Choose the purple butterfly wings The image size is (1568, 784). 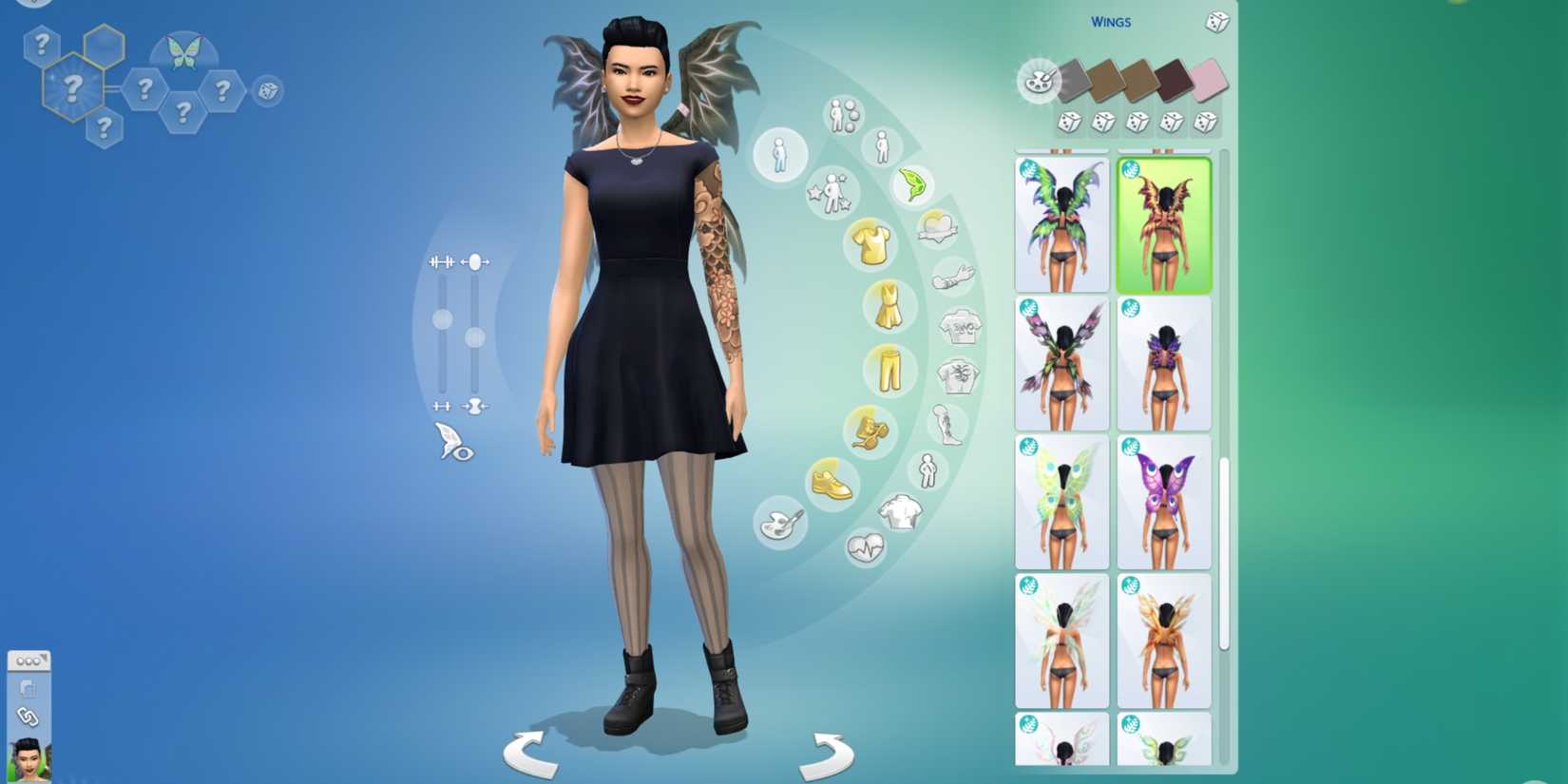tap(1163, 504)
